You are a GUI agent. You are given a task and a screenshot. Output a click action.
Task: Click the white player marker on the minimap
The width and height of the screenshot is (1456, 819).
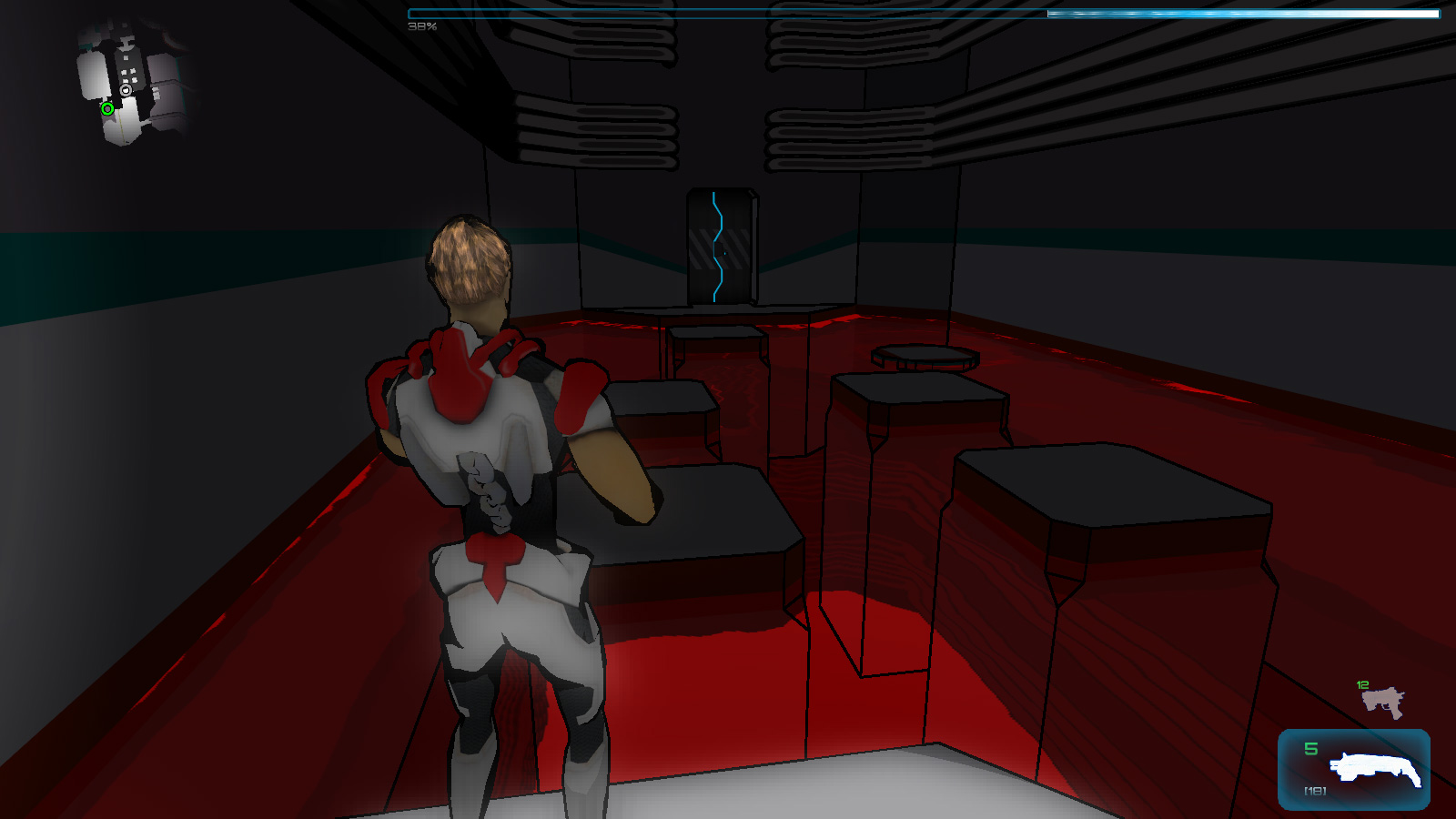pyautogui.click(x=126, y=91)
